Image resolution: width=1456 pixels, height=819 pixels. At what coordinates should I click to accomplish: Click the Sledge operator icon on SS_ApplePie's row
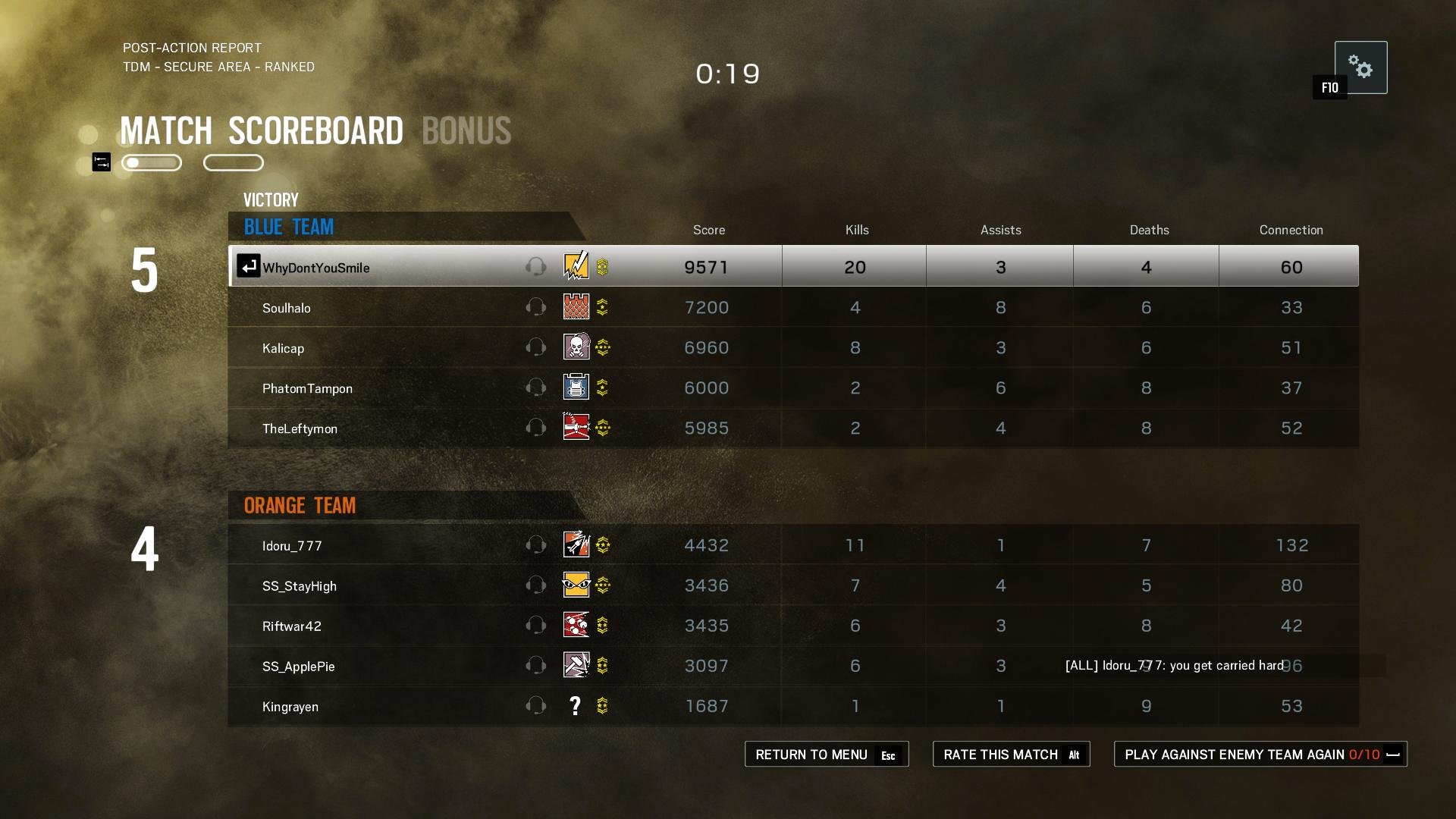tap(576, 666)
